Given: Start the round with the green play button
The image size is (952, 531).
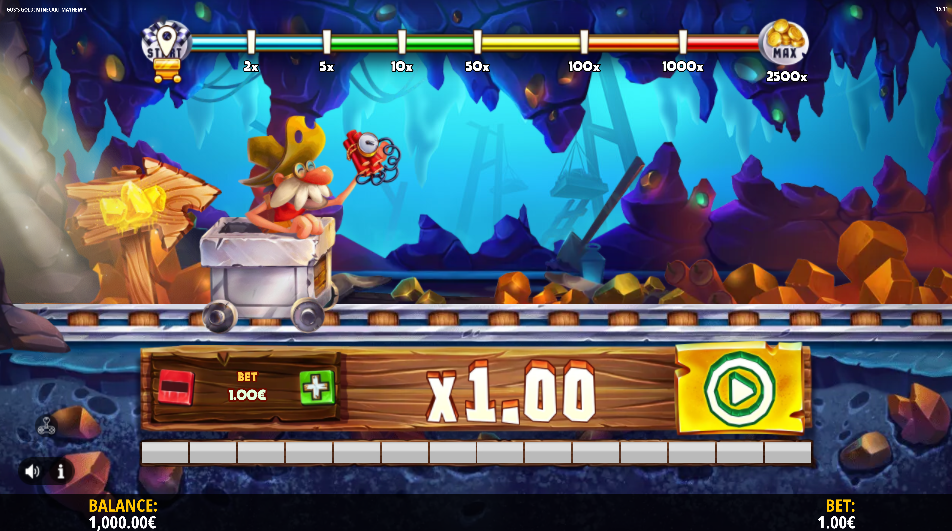Looking at the screenshot, I should coord(739,390).
